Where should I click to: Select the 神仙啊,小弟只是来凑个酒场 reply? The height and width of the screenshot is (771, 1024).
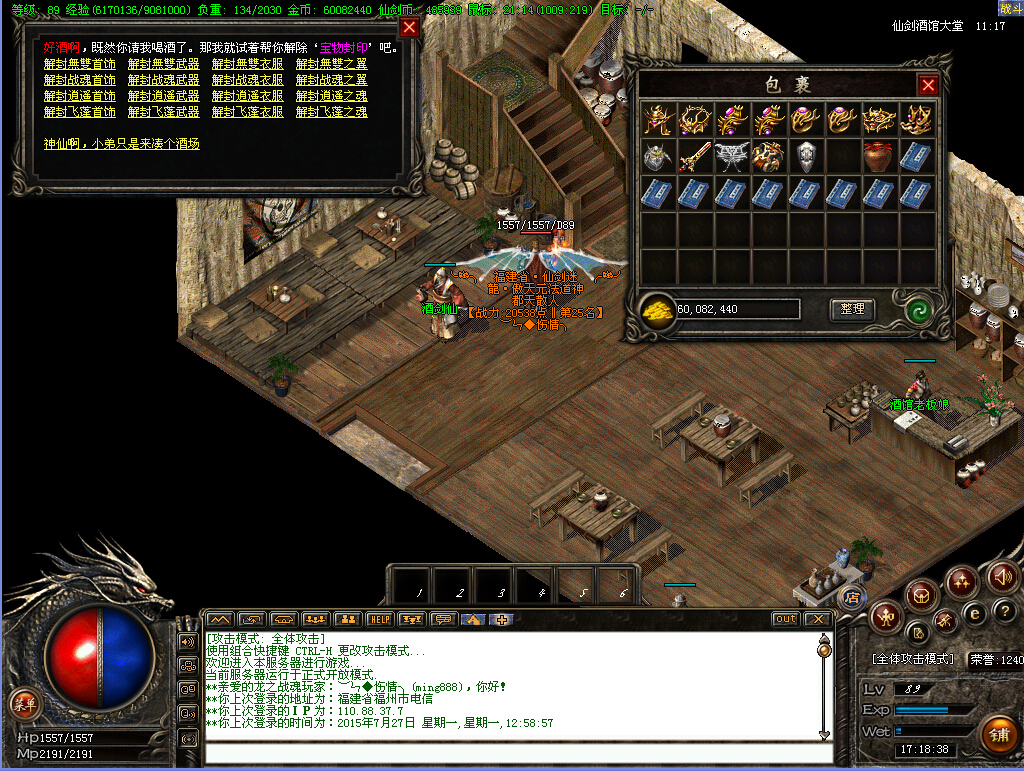tap(121, 144)
